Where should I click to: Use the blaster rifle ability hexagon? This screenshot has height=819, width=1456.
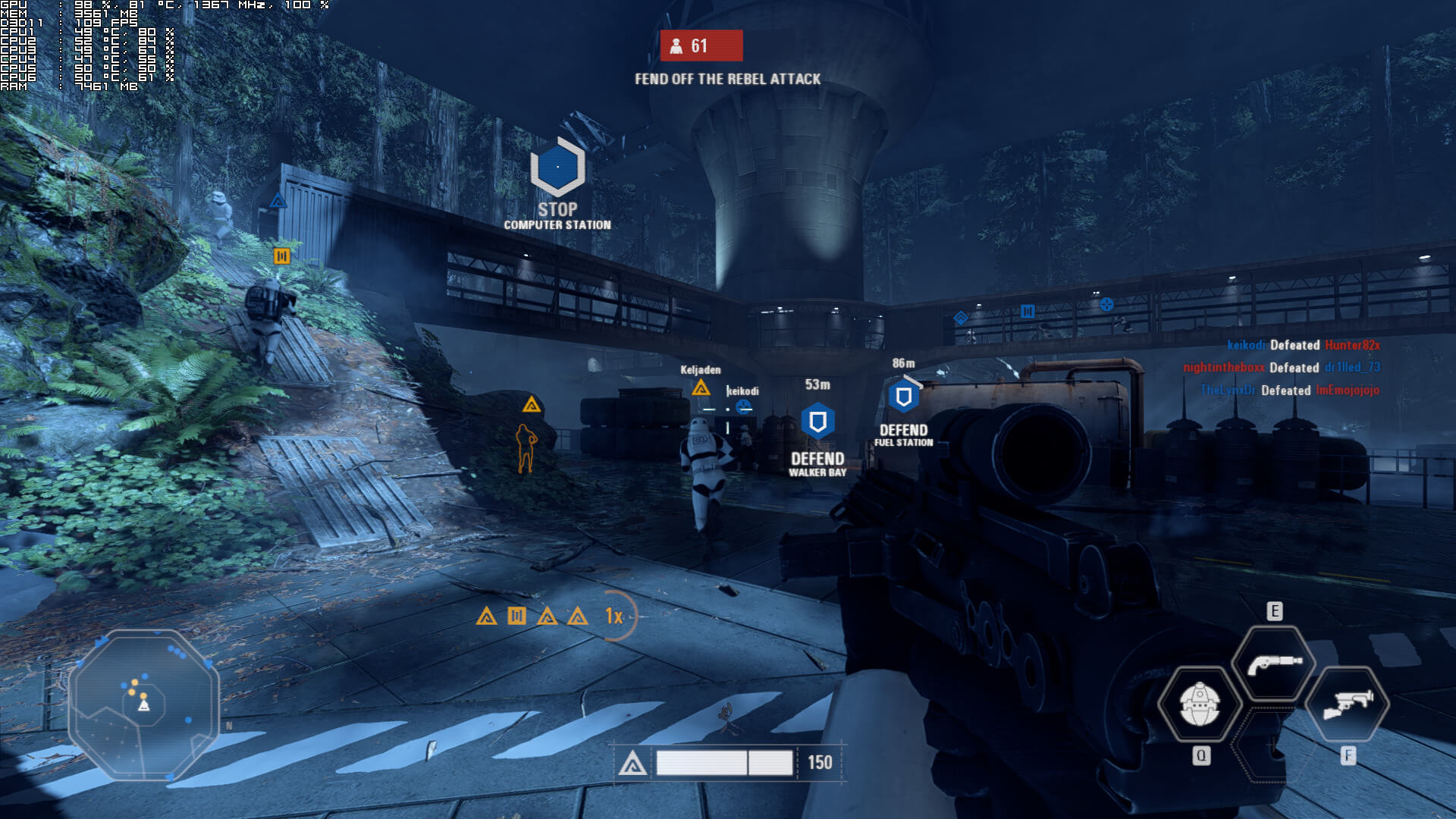point(1348,704)
